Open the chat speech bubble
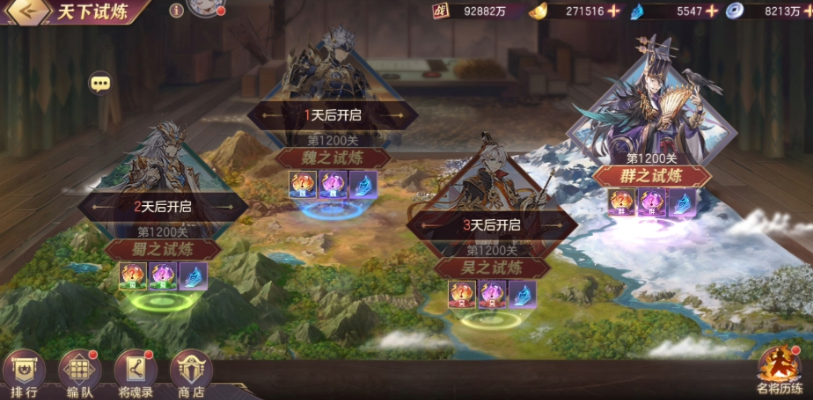Viewport: 813px width, 400px height. [100, 82]
